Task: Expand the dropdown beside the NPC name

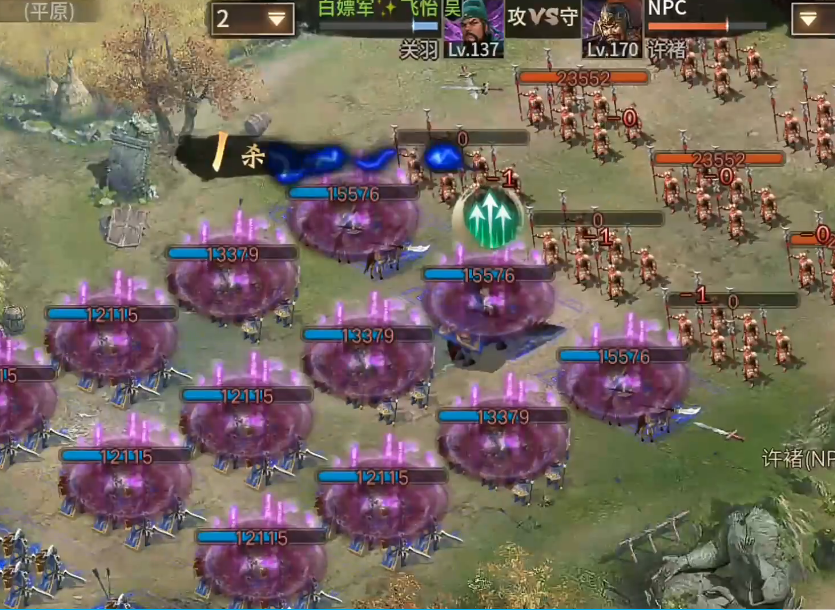Action: 811,18
